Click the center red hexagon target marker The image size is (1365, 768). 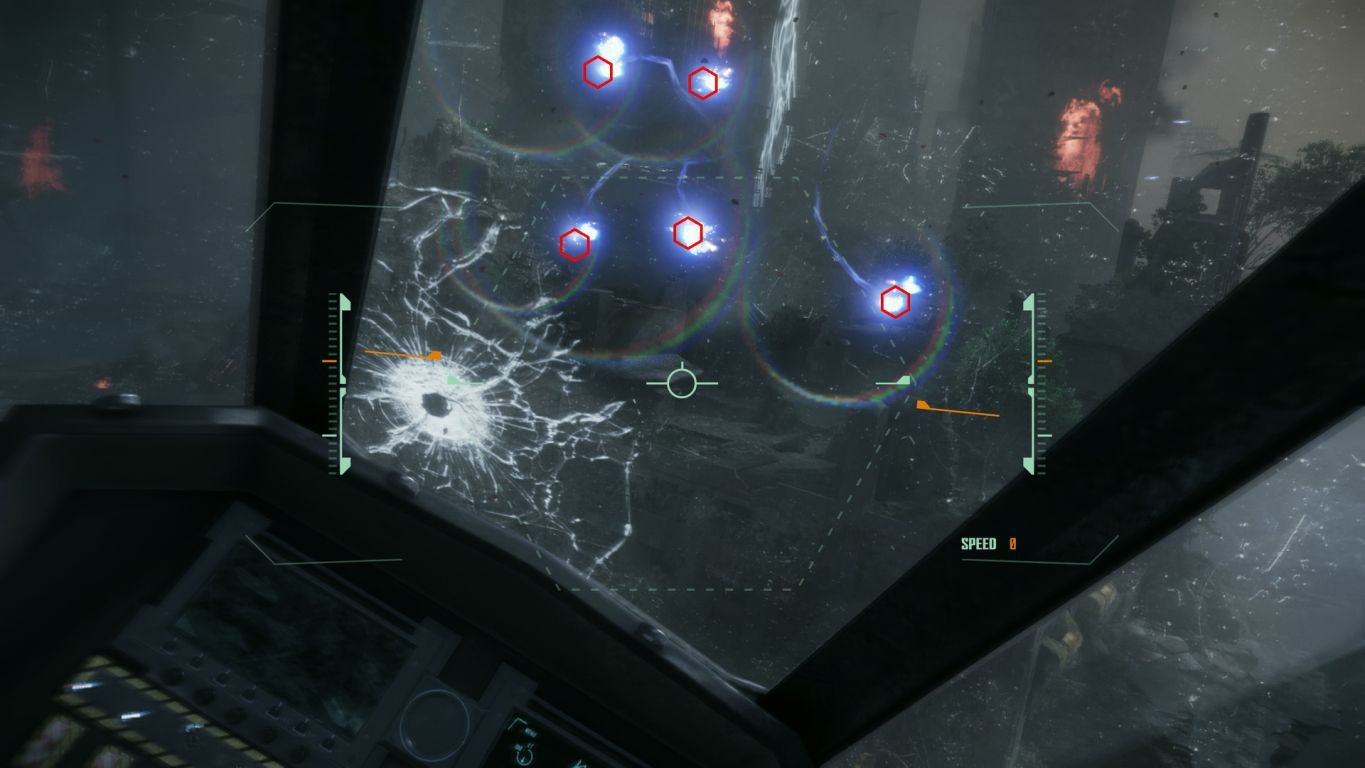click(687, 233)
